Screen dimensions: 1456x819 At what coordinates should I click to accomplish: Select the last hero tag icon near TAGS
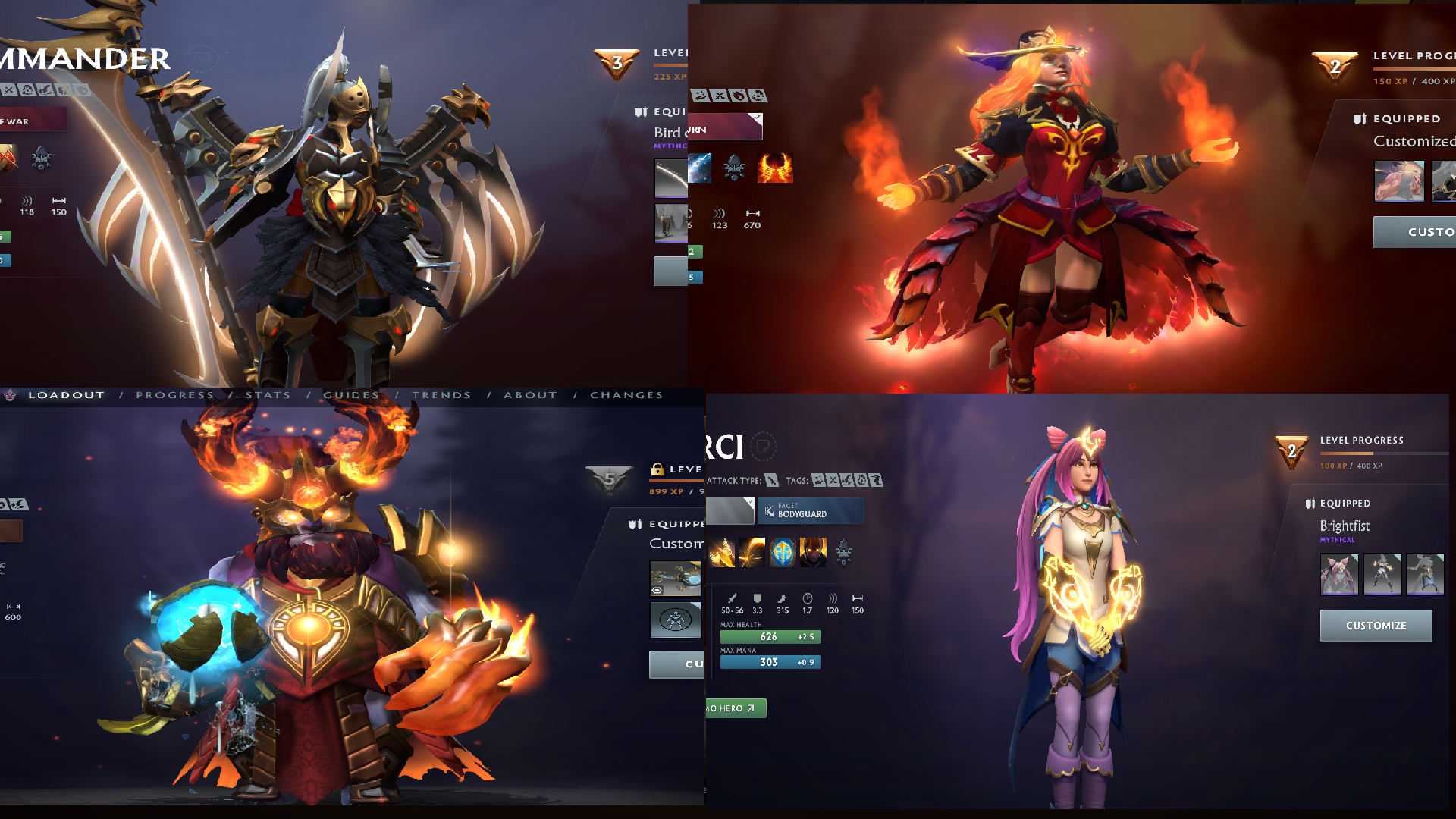pos(875,480)
